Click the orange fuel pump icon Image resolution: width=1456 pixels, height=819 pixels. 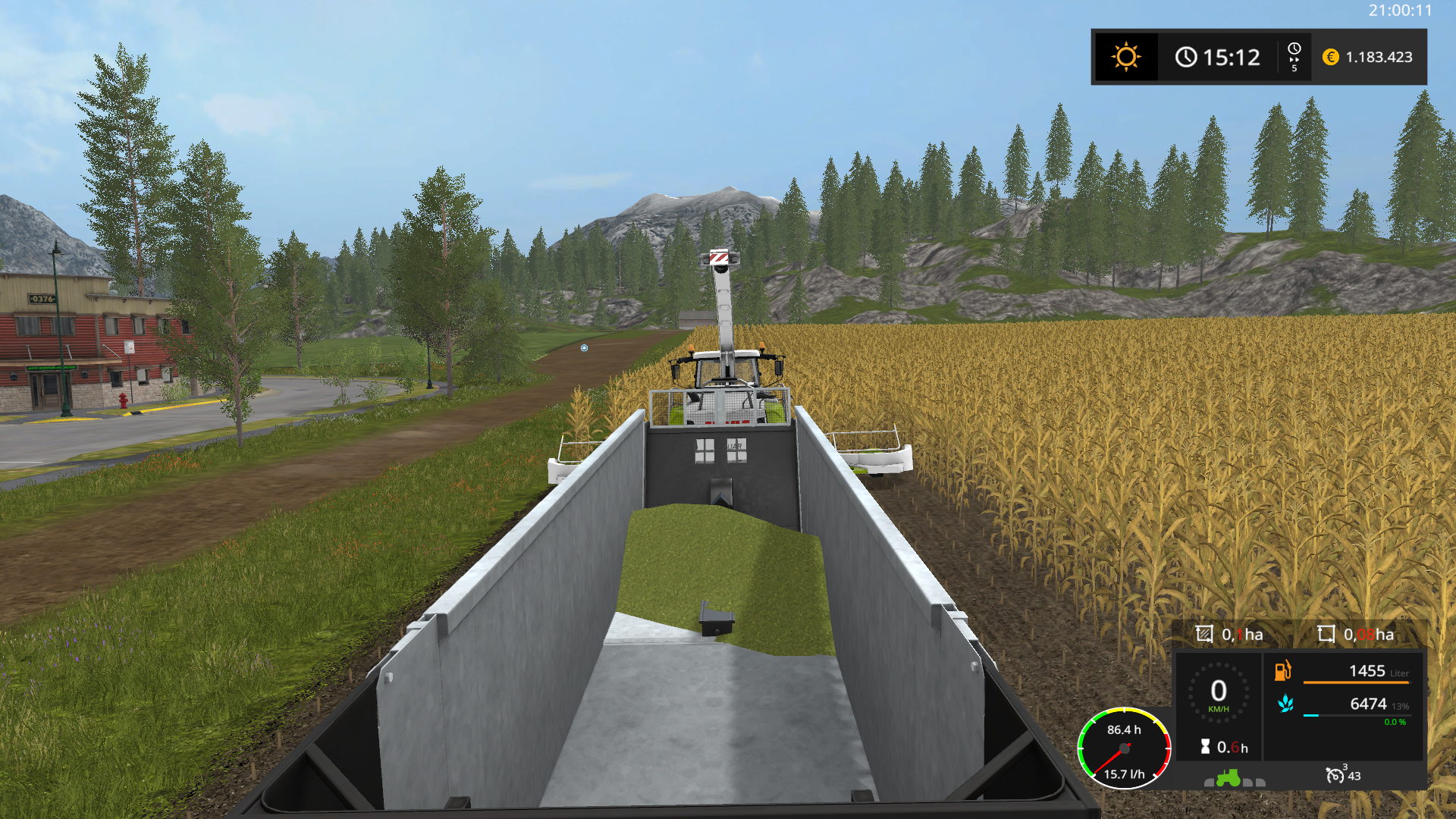pyautogui.click(x=1282, y=670)
